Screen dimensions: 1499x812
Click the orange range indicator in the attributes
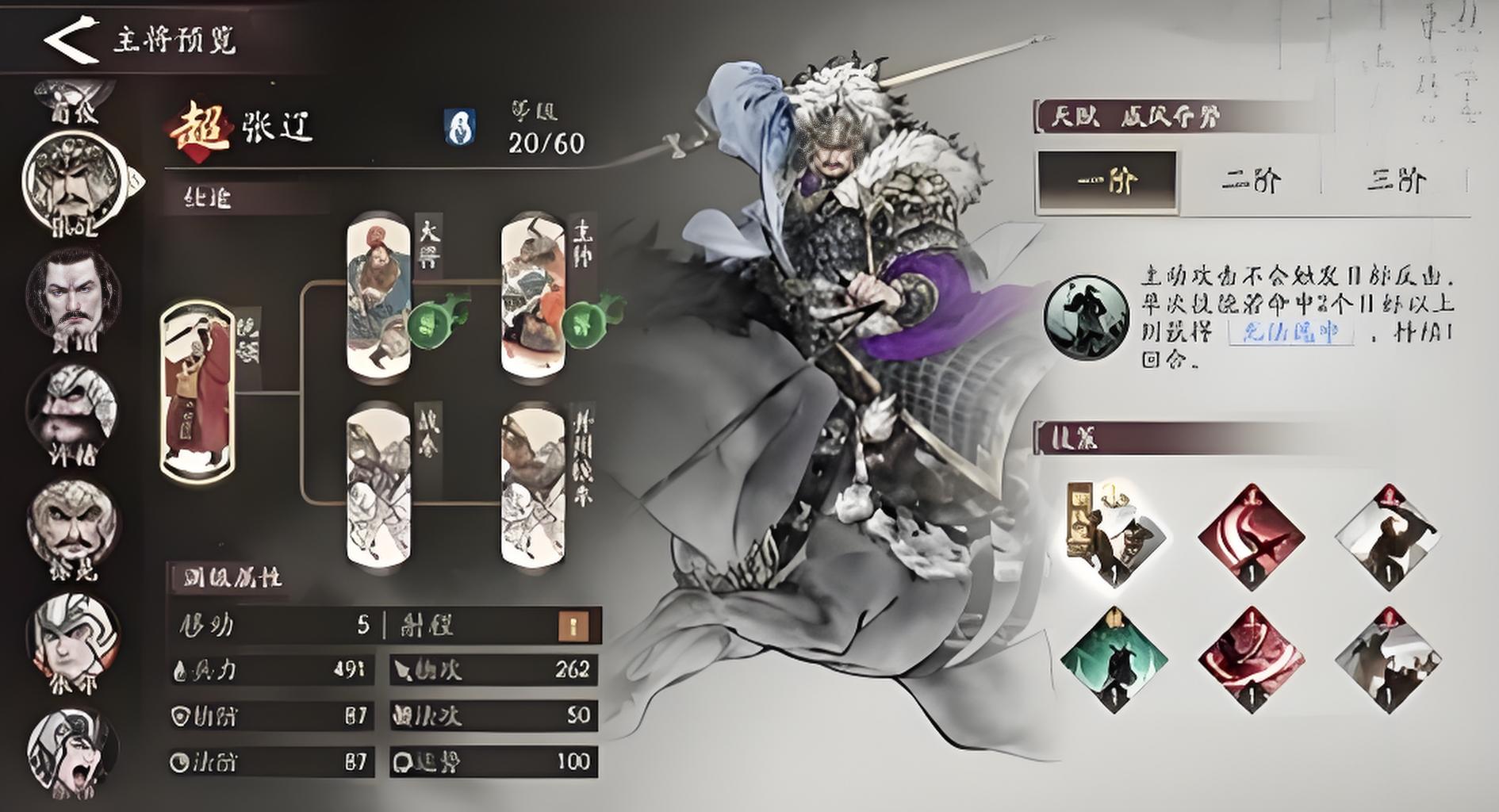point(573,626)
